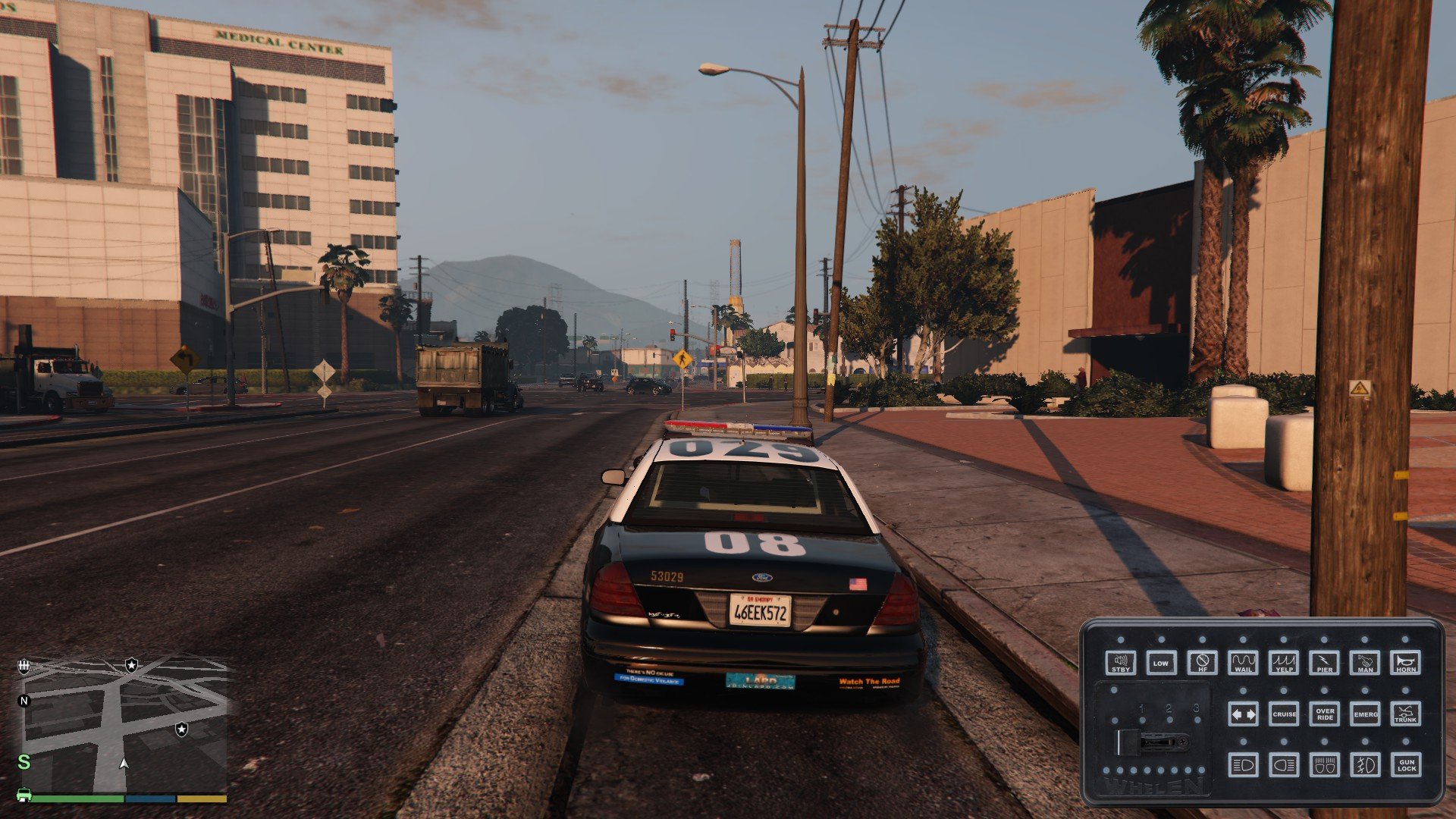Toggle the double-arrow traffic advisor button
The width and height of the screenshot is (1456, 819).
click(1243, 714)
